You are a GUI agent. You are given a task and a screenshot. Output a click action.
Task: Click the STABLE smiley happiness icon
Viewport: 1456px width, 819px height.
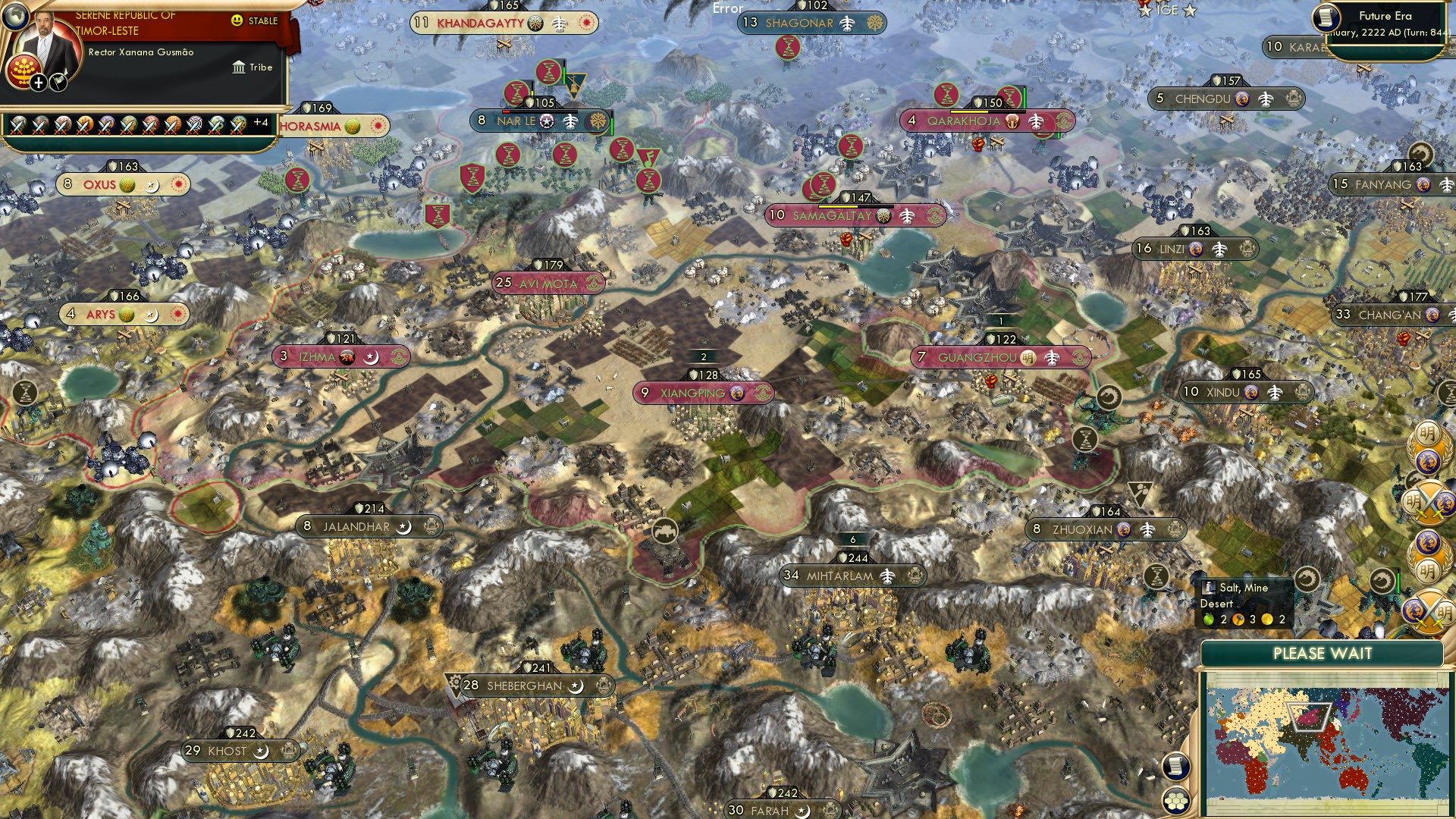tap(237, 20)
